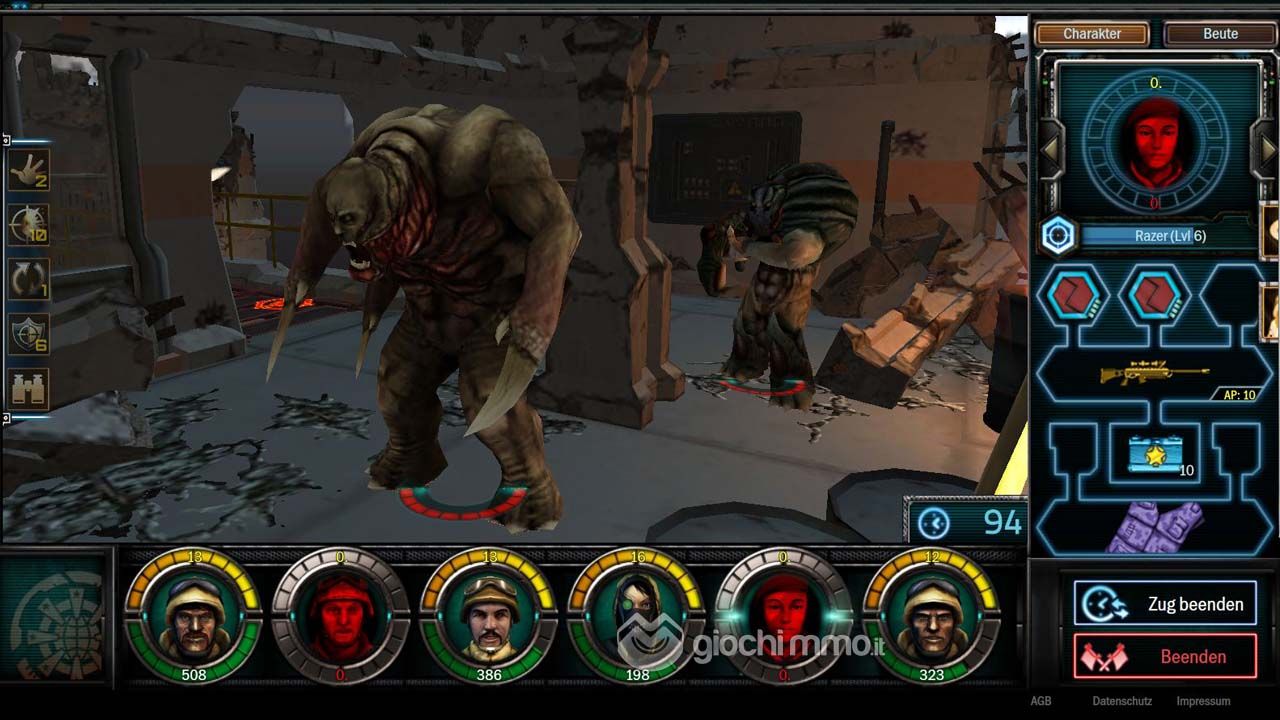Click the red Beenden button
This screenshot has width=1280, height=720.
pos(1166,657)
